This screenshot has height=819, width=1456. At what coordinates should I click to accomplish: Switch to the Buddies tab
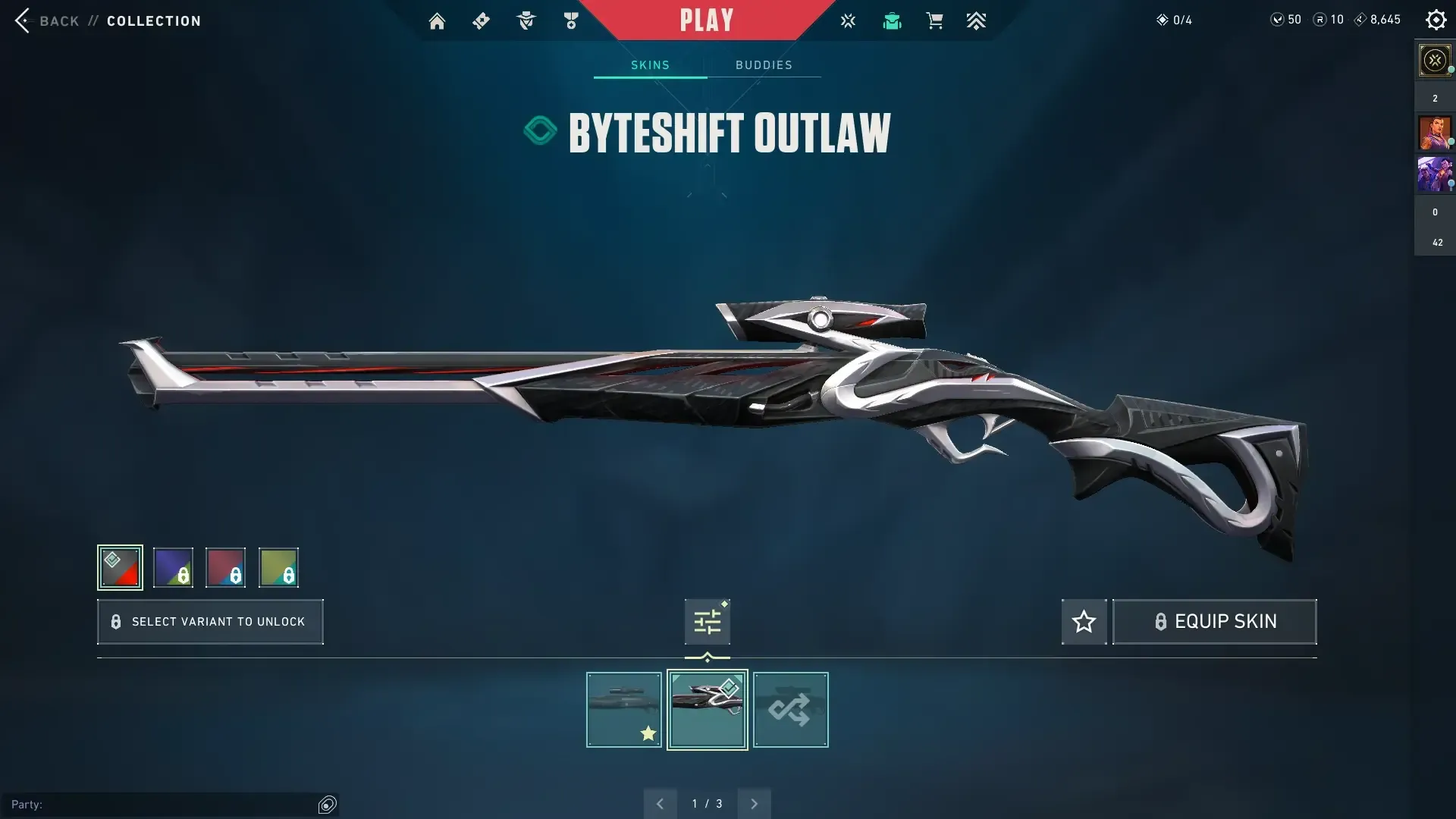[x=764, y=65]
